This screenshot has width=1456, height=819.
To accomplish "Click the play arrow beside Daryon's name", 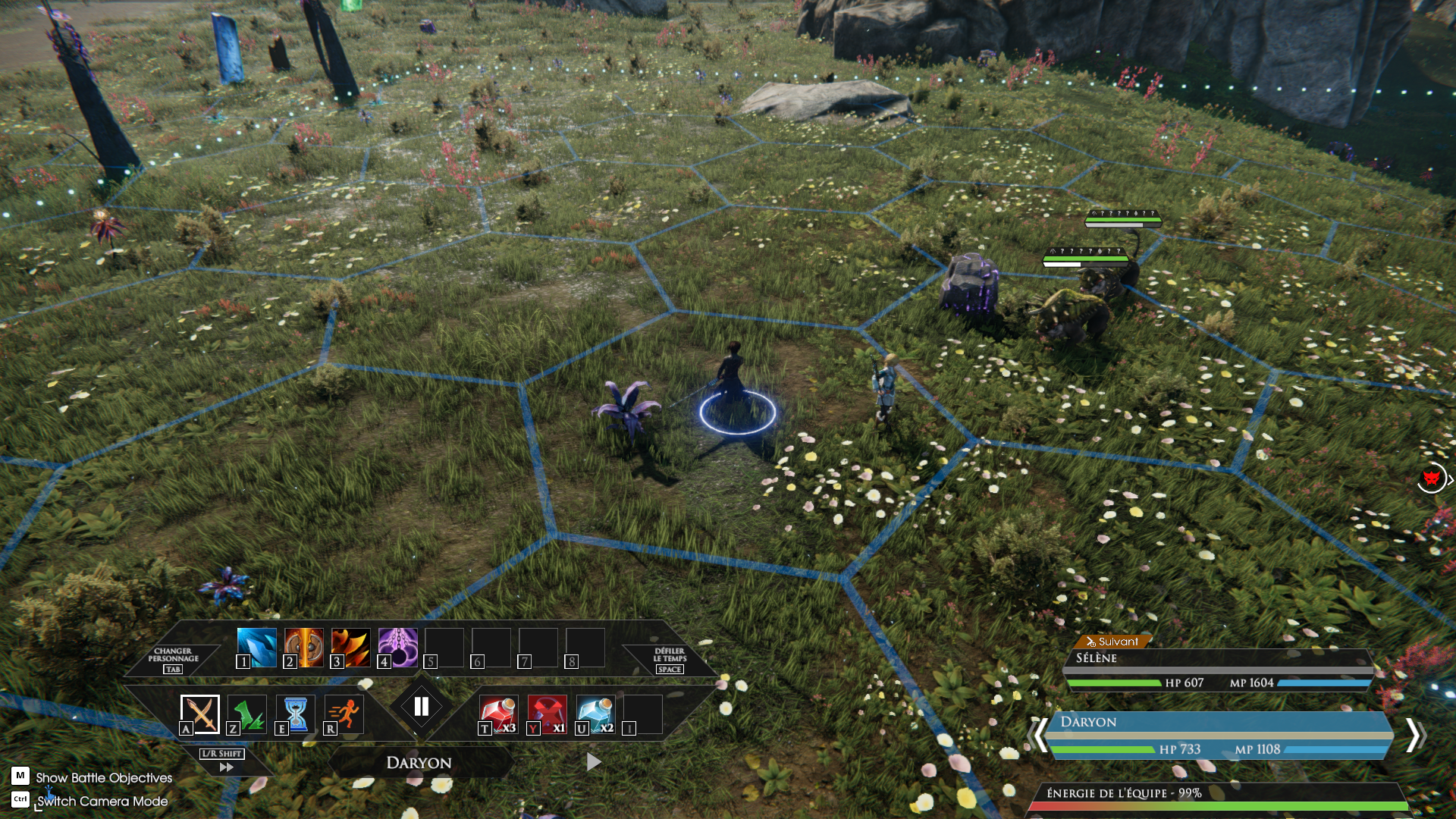I will pos(594,761).
